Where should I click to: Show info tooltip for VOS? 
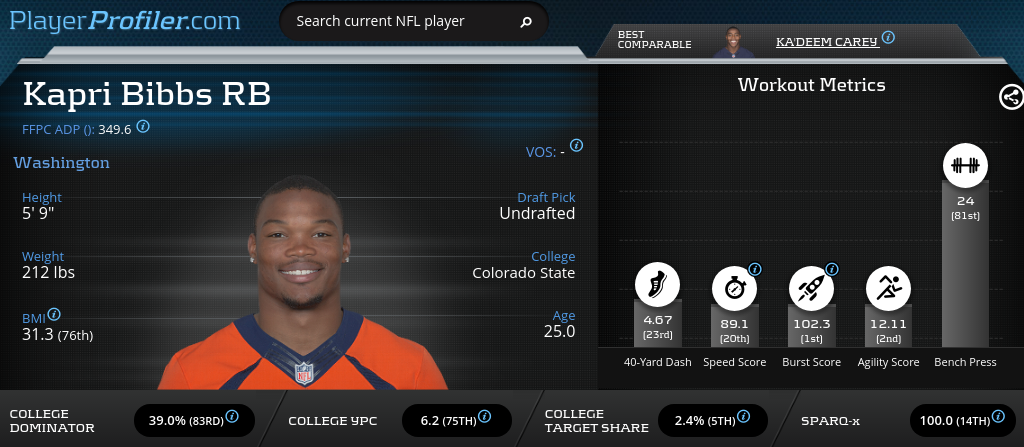point(576,146)
